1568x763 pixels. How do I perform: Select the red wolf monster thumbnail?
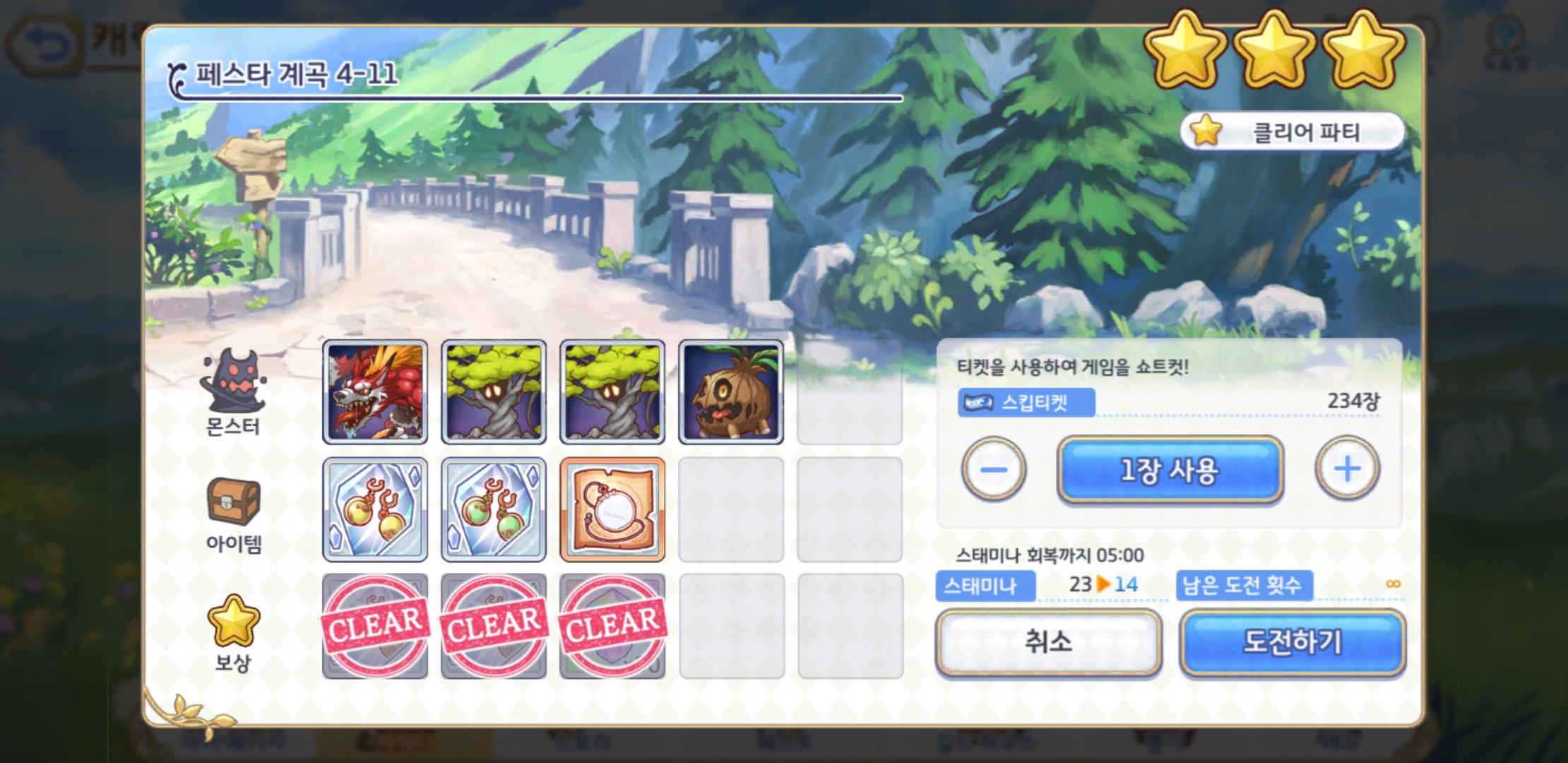(x=374, y=391)
